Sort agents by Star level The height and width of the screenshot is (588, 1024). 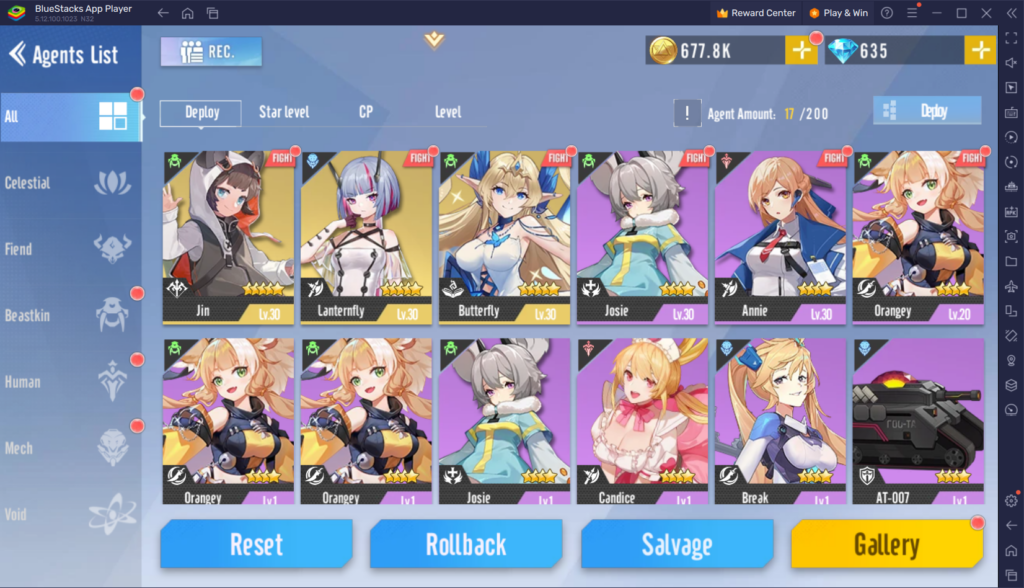click(284, 112)
